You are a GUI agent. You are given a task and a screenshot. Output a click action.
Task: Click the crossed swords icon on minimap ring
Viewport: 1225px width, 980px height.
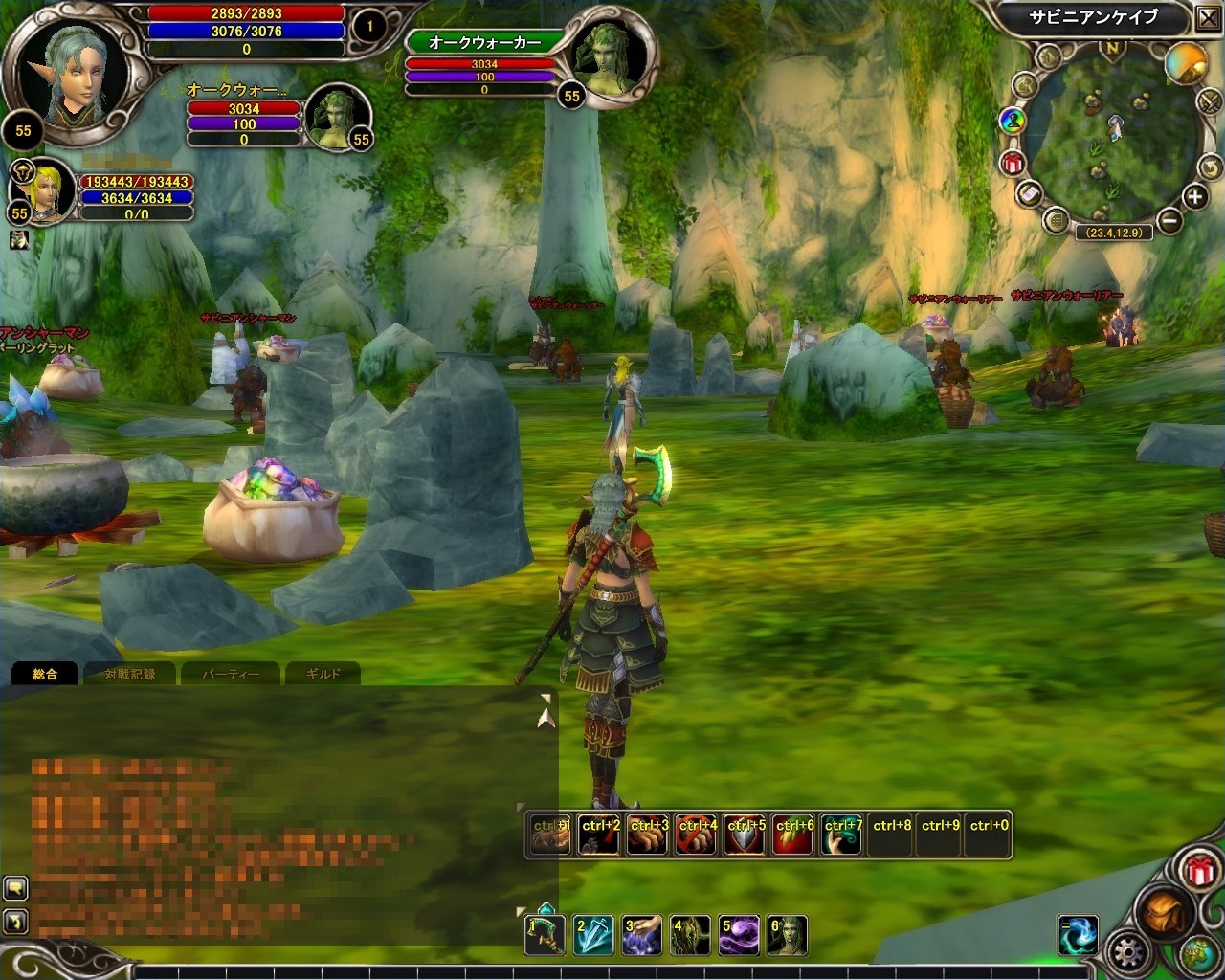tap(1209, 101)
